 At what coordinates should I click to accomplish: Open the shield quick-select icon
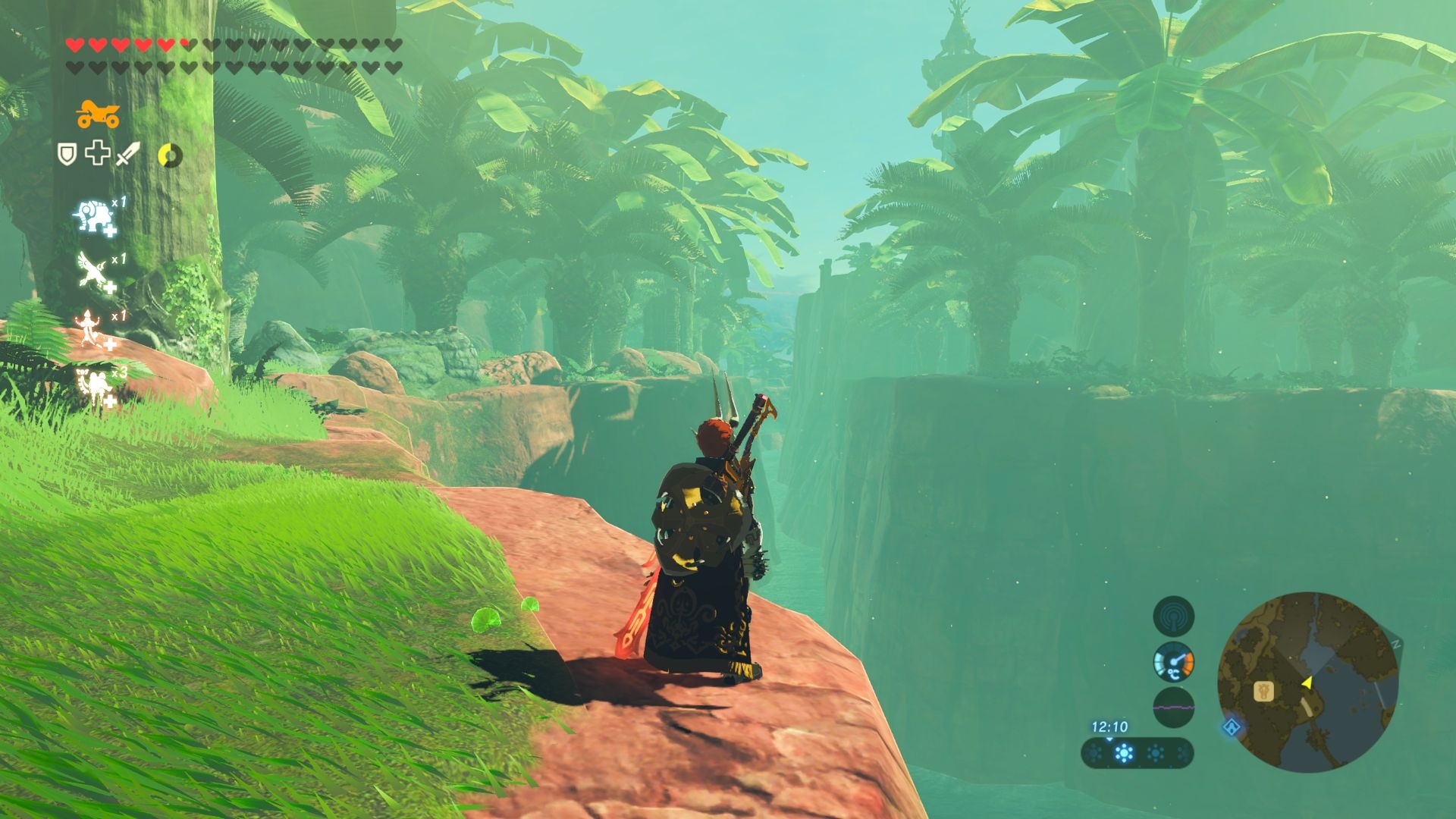67,154
